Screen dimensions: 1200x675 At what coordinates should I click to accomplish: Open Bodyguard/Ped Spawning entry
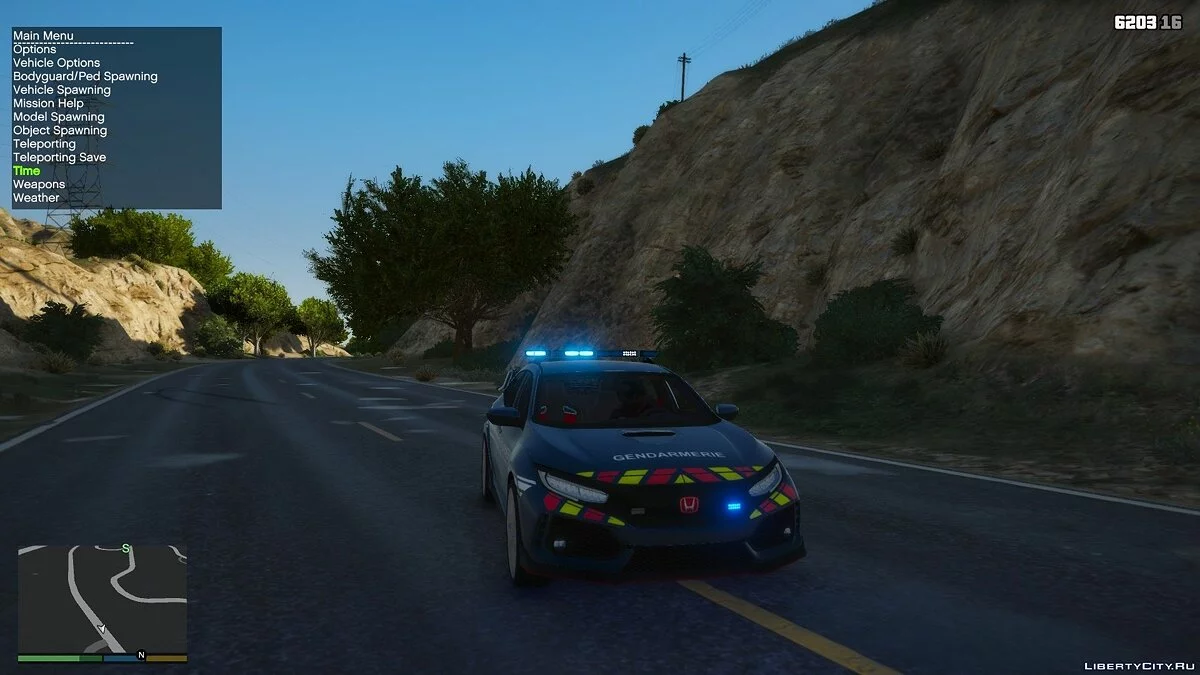pos(85,76)
